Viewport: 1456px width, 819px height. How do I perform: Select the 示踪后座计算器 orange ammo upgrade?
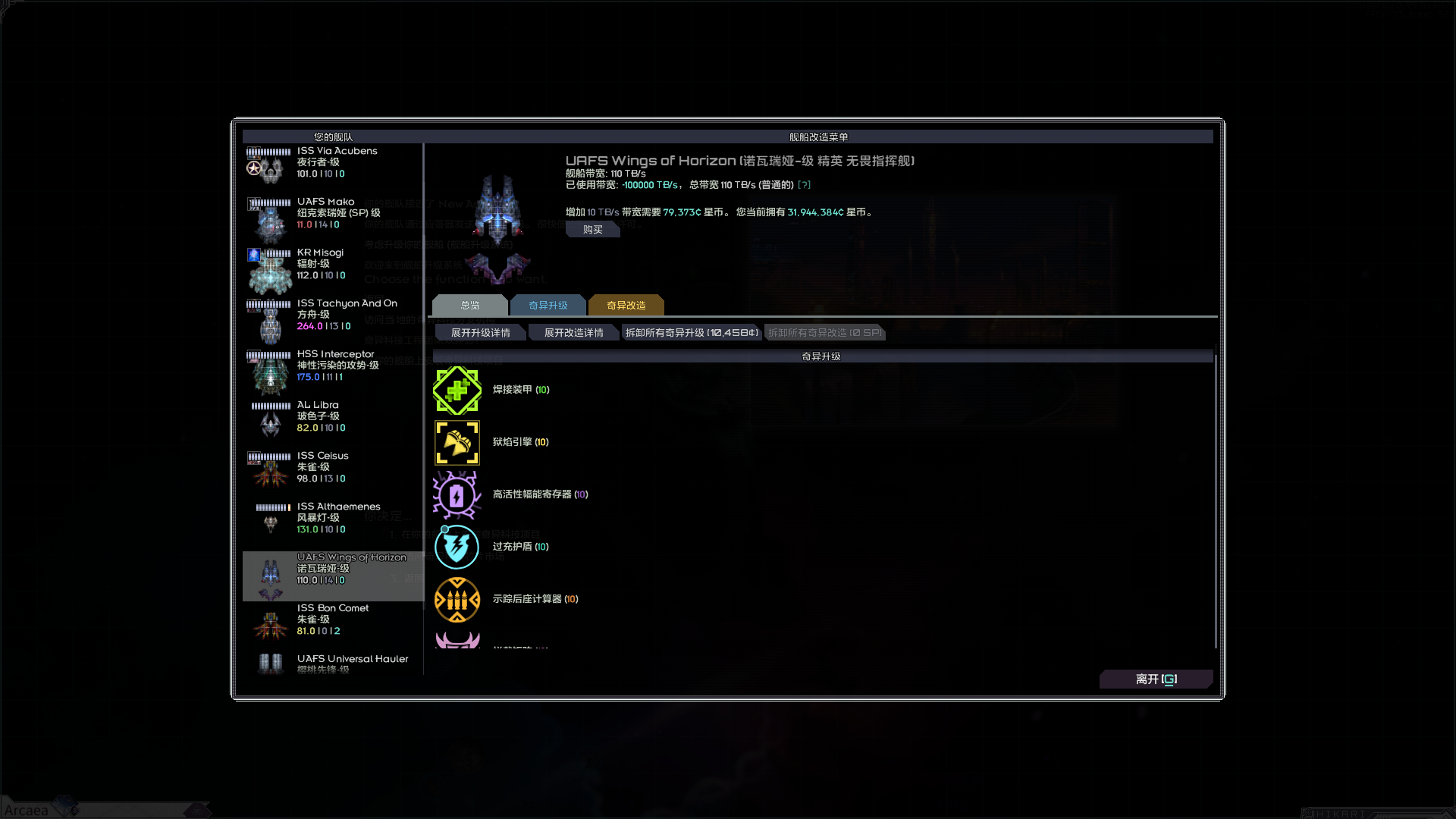pos(457,600)
